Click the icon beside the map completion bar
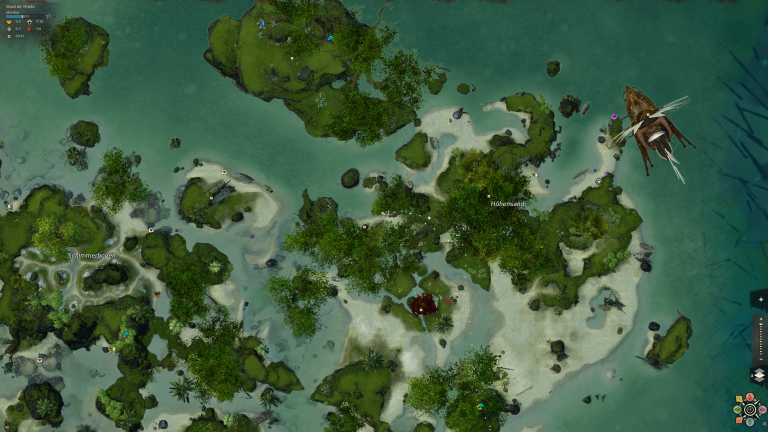This screenshot has width=768, height=432. (47, 18)
